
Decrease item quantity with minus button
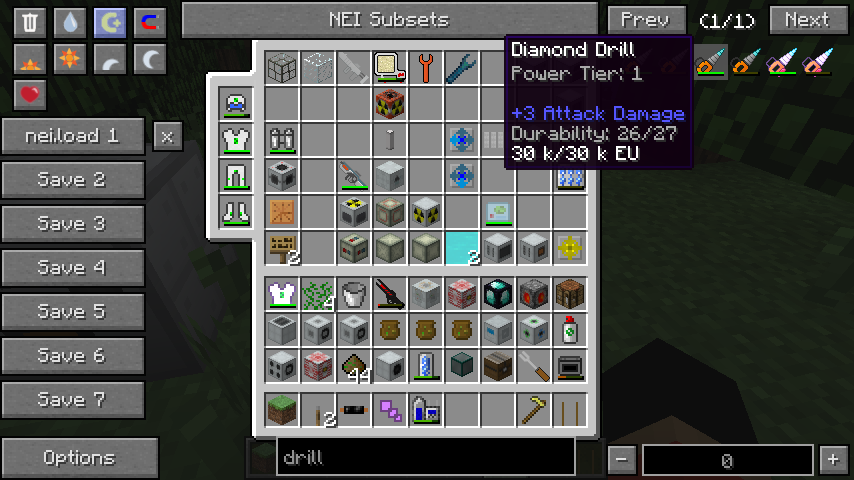pos(622,460)
